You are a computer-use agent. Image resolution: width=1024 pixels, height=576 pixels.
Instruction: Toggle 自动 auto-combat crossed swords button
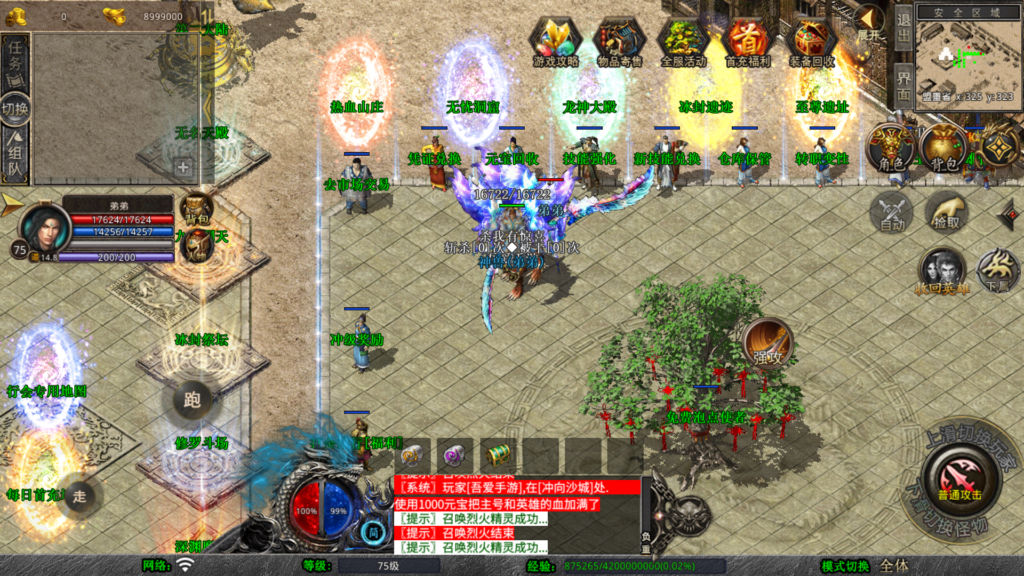(x=889, y=211)
